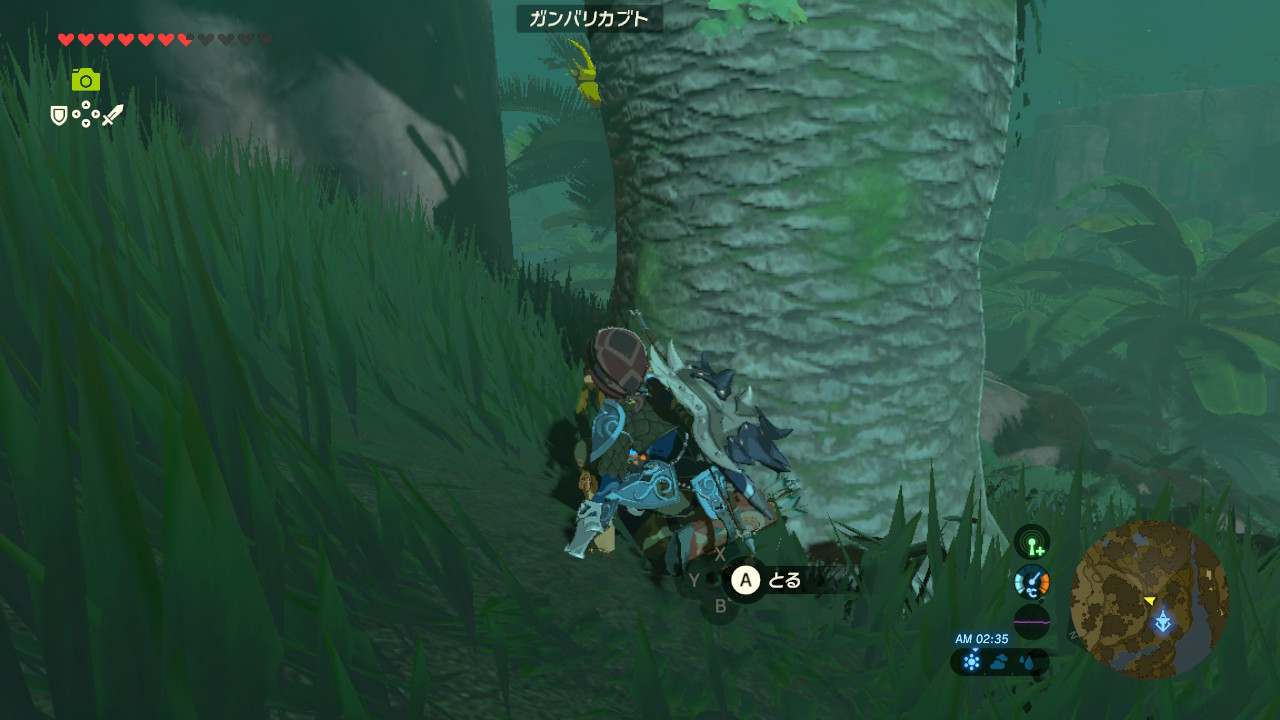
Task: Open the shield quick-select icon
Action: pos(59,116)
